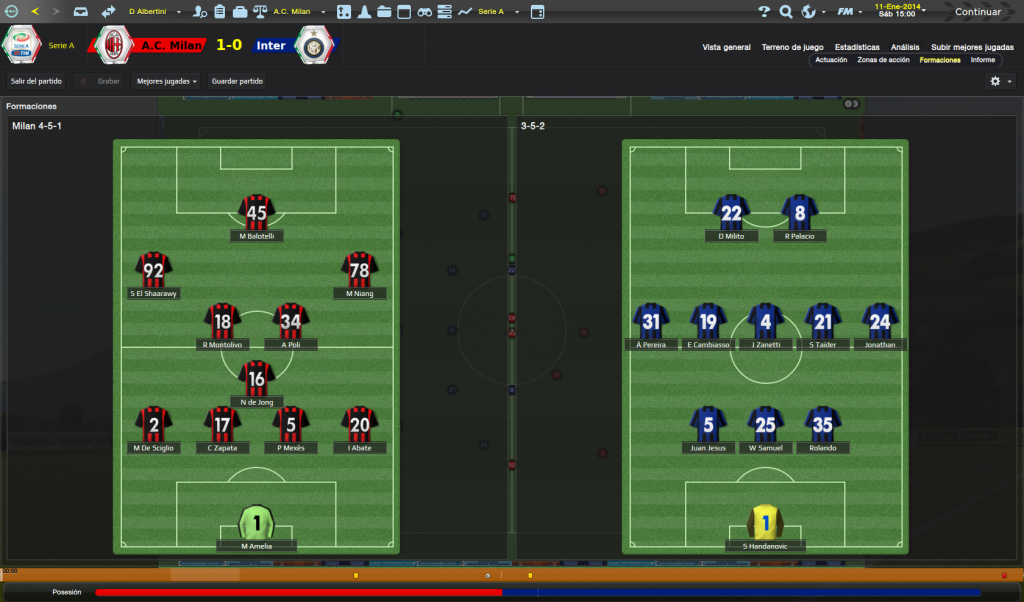Show the Estadísticas tab
Image resolution: width=1024 pixels, height=602 pixels.
click(x=857, y=47)
